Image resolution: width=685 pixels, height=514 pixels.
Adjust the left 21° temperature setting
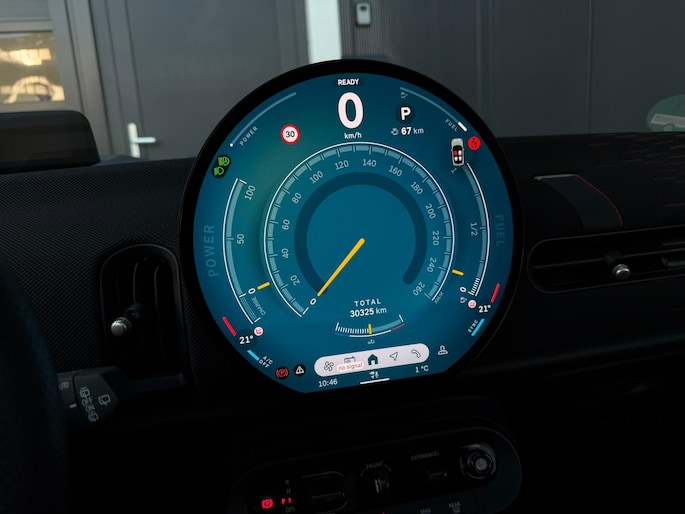[x=246, y=339]
